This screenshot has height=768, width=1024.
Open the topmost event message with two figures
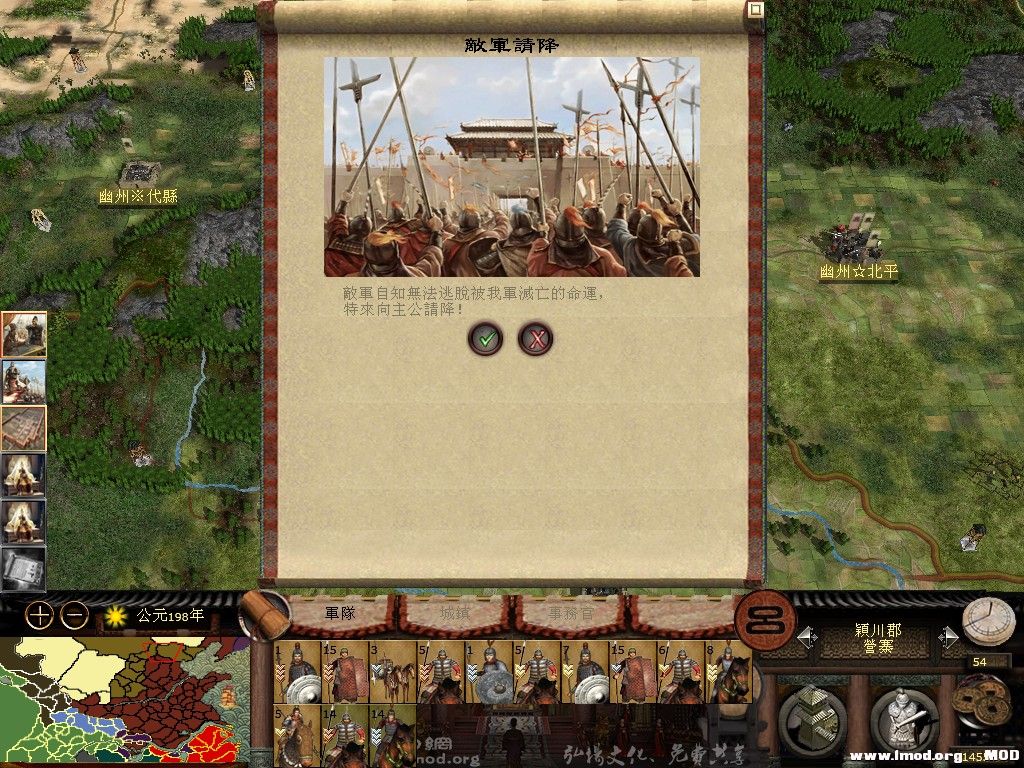tap(23, 334)
